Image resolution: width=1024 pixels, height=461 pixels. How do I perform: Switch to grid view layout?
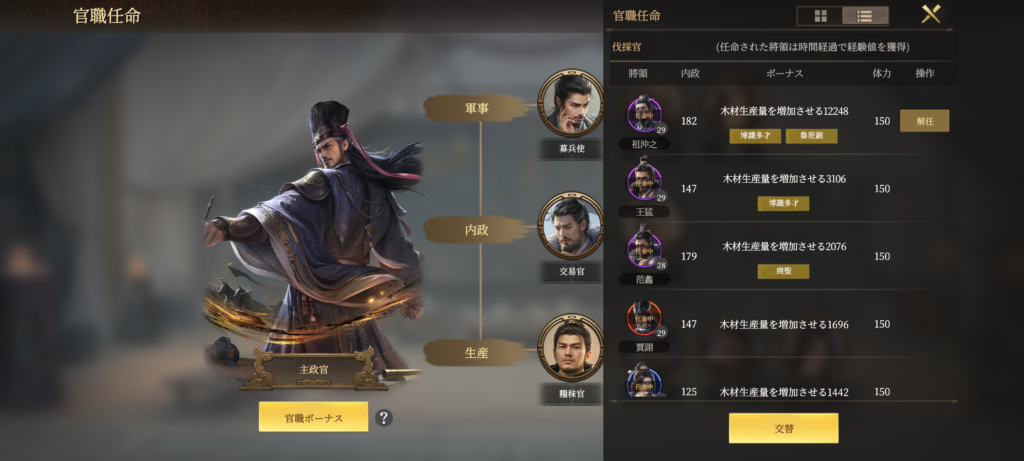click(x=820, y=16)
